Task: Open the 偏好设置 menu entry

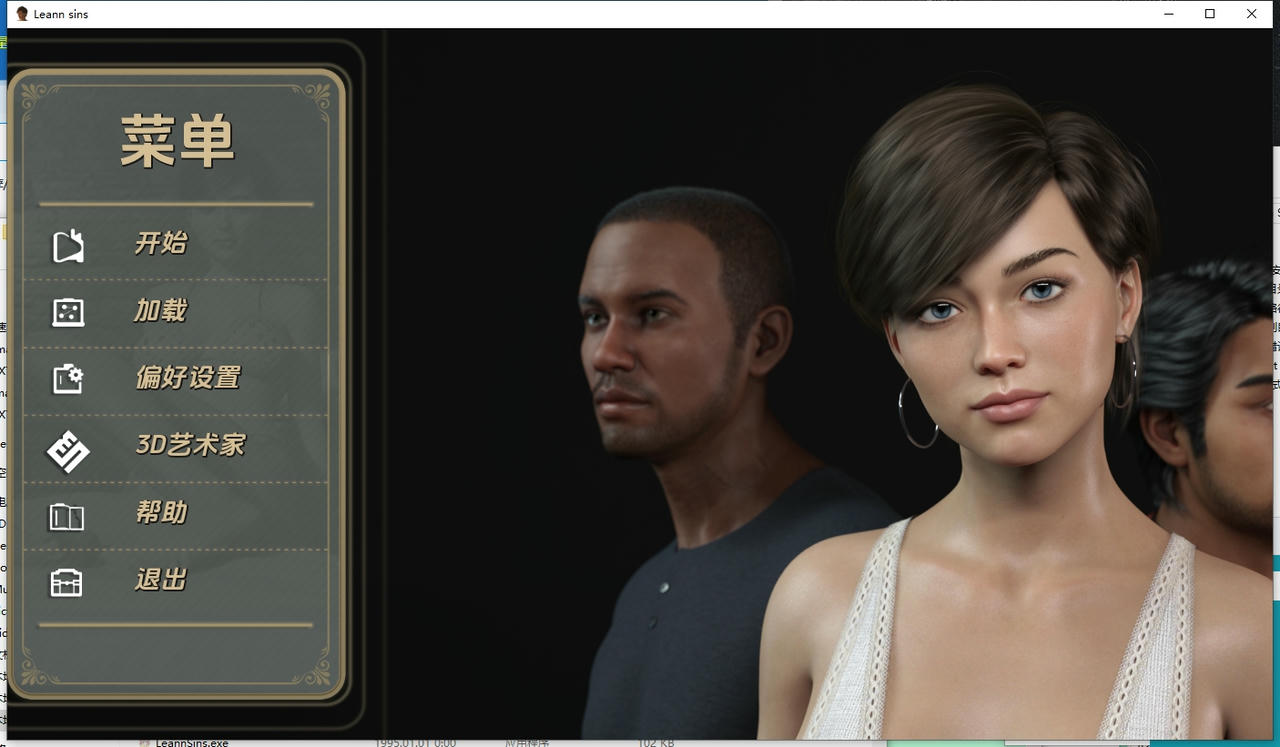Action: (188, 378)
